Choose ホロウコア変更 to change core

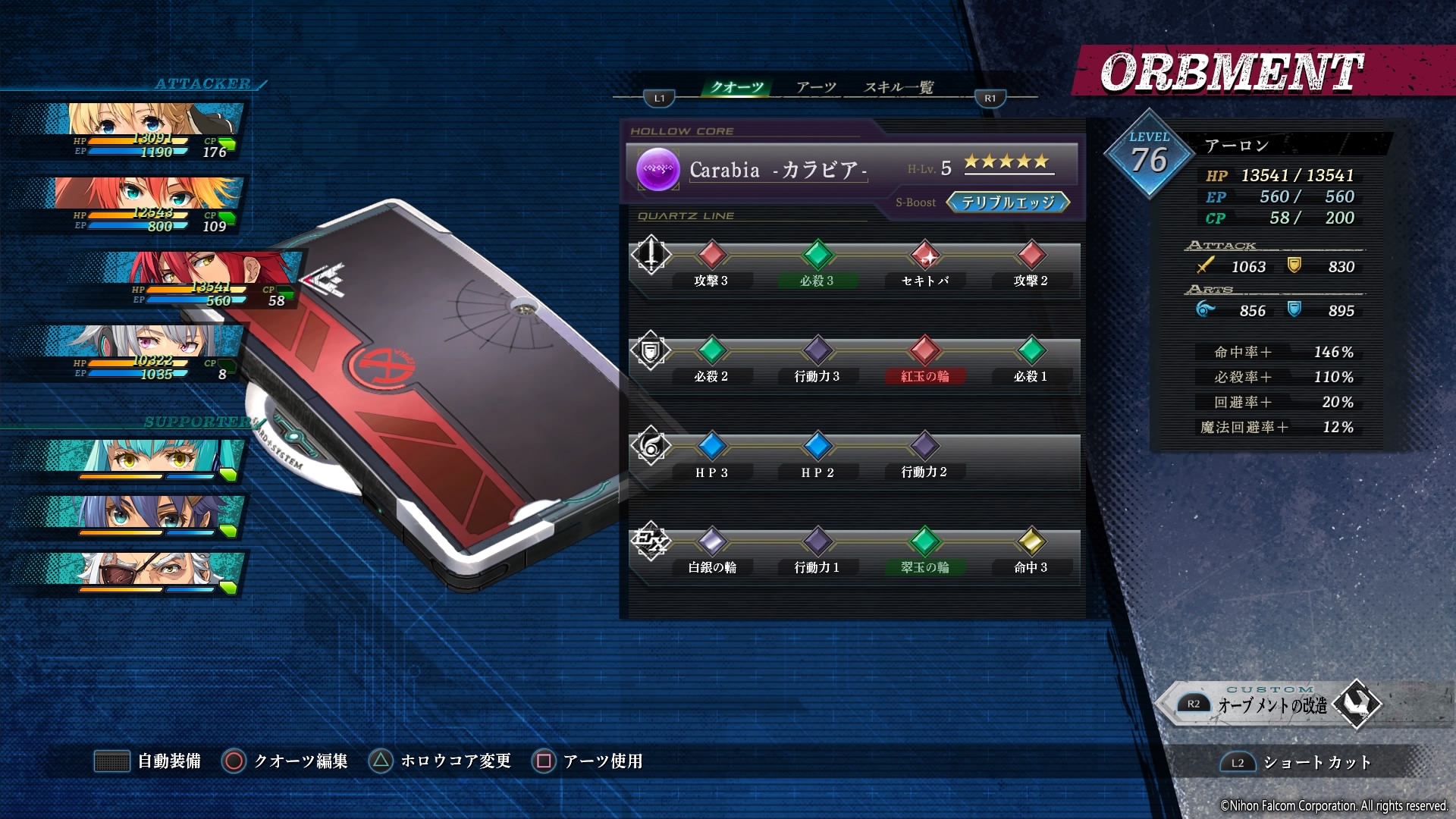(440, 761)
